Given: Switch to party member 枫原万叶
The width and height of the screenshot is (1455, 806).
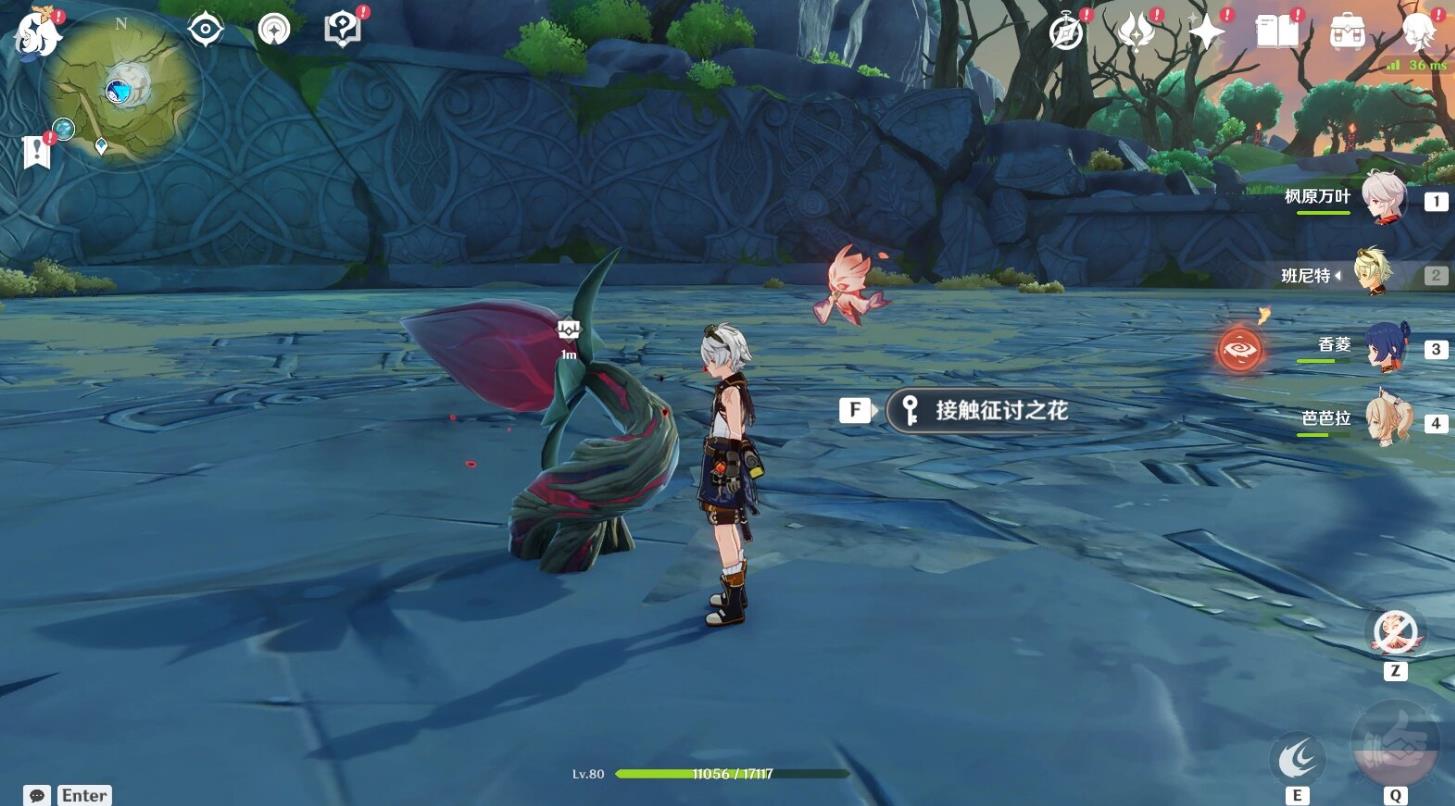Looking at the screenshot, I should [x=1385, y=198].
